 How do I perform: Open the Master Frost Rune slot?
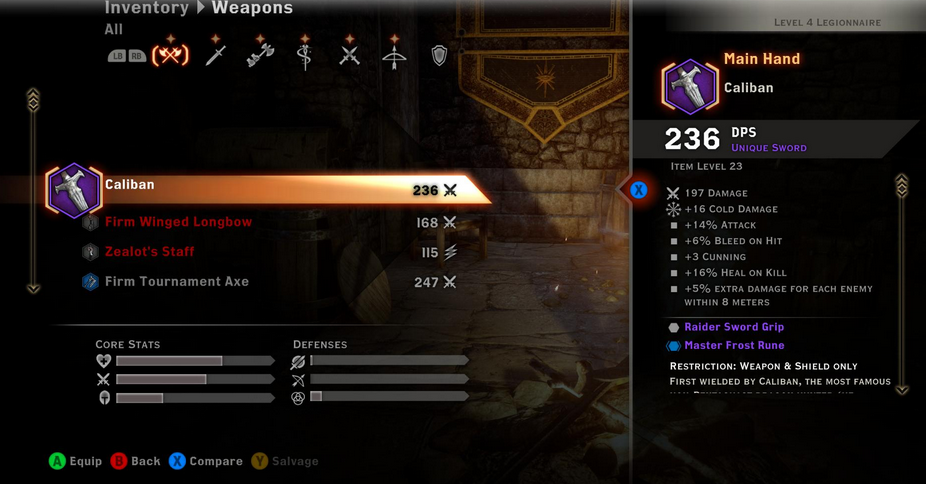pos(733,346)
